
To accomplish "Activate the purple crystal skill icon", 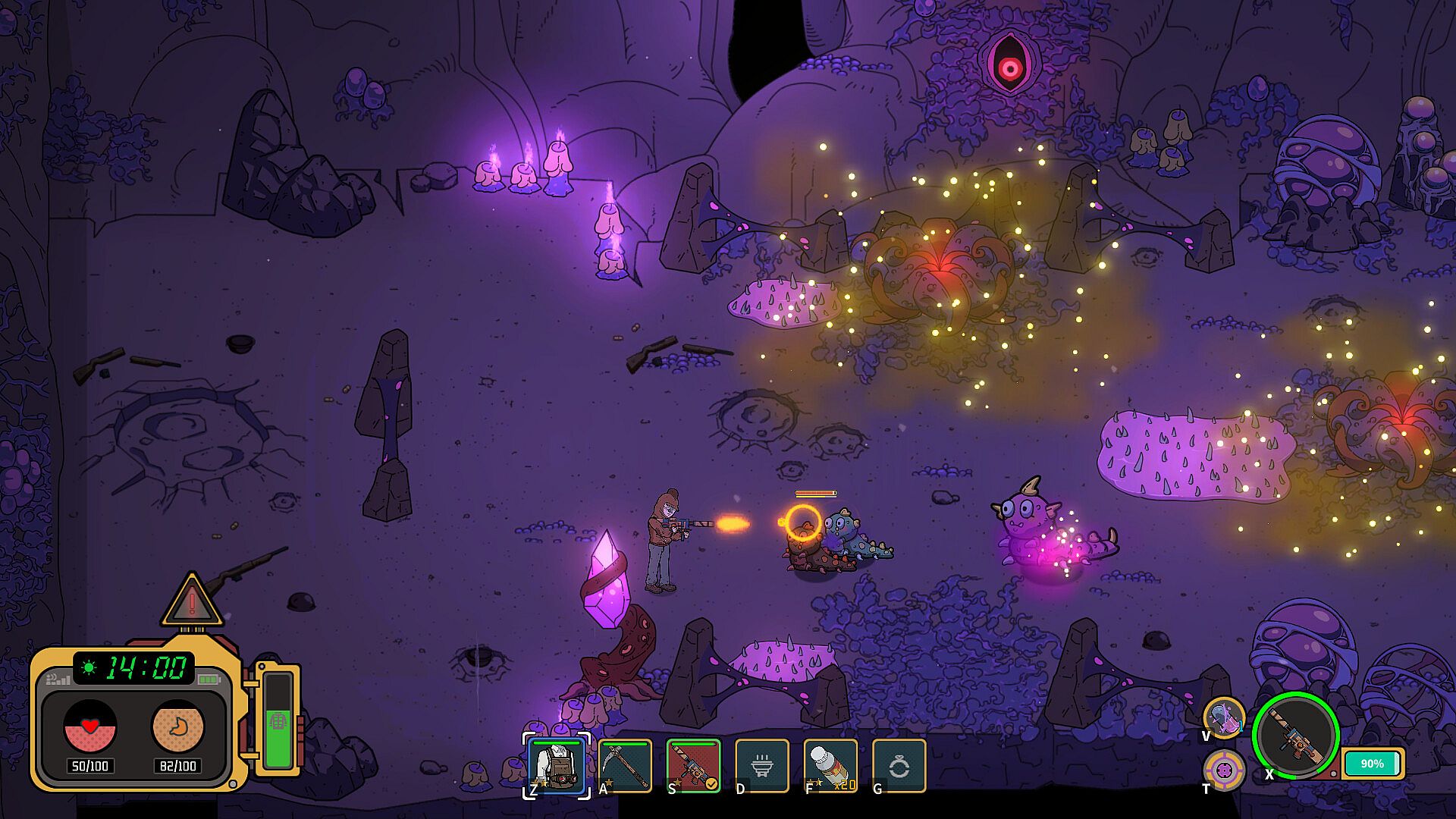I will [x=1224, y=717].
